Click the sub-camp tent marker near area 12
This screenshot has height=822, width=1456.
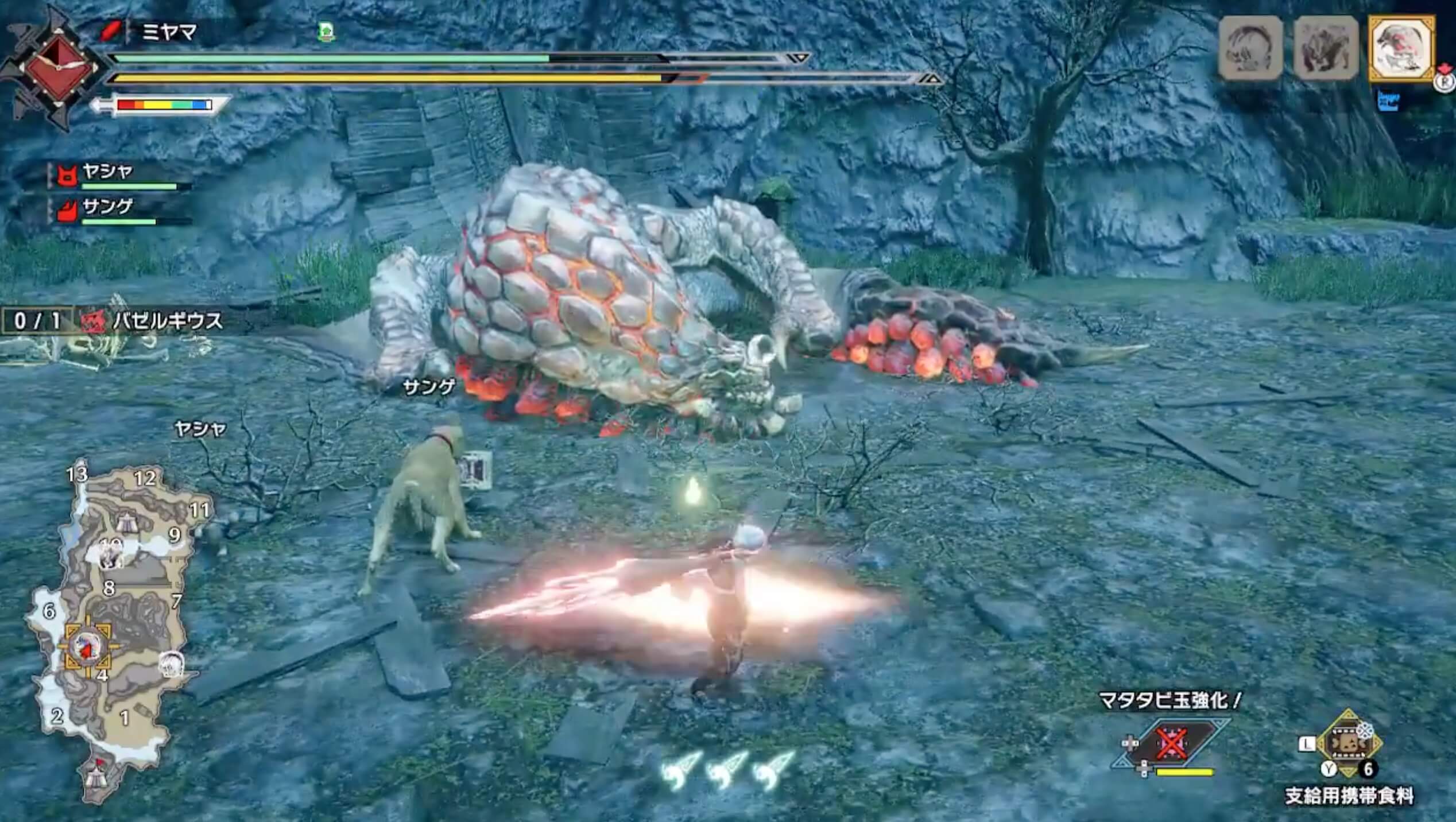126,522
